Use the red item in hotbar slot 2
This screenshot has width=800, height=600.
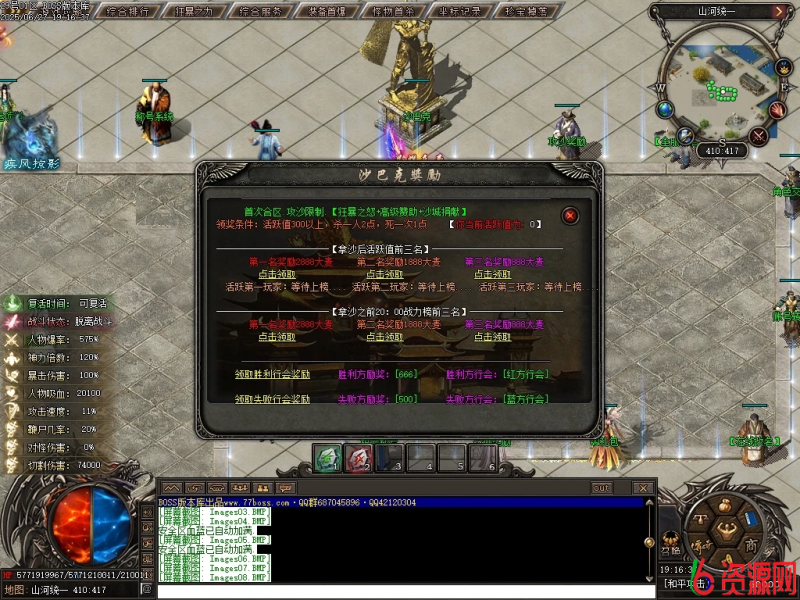pos(358,458)
